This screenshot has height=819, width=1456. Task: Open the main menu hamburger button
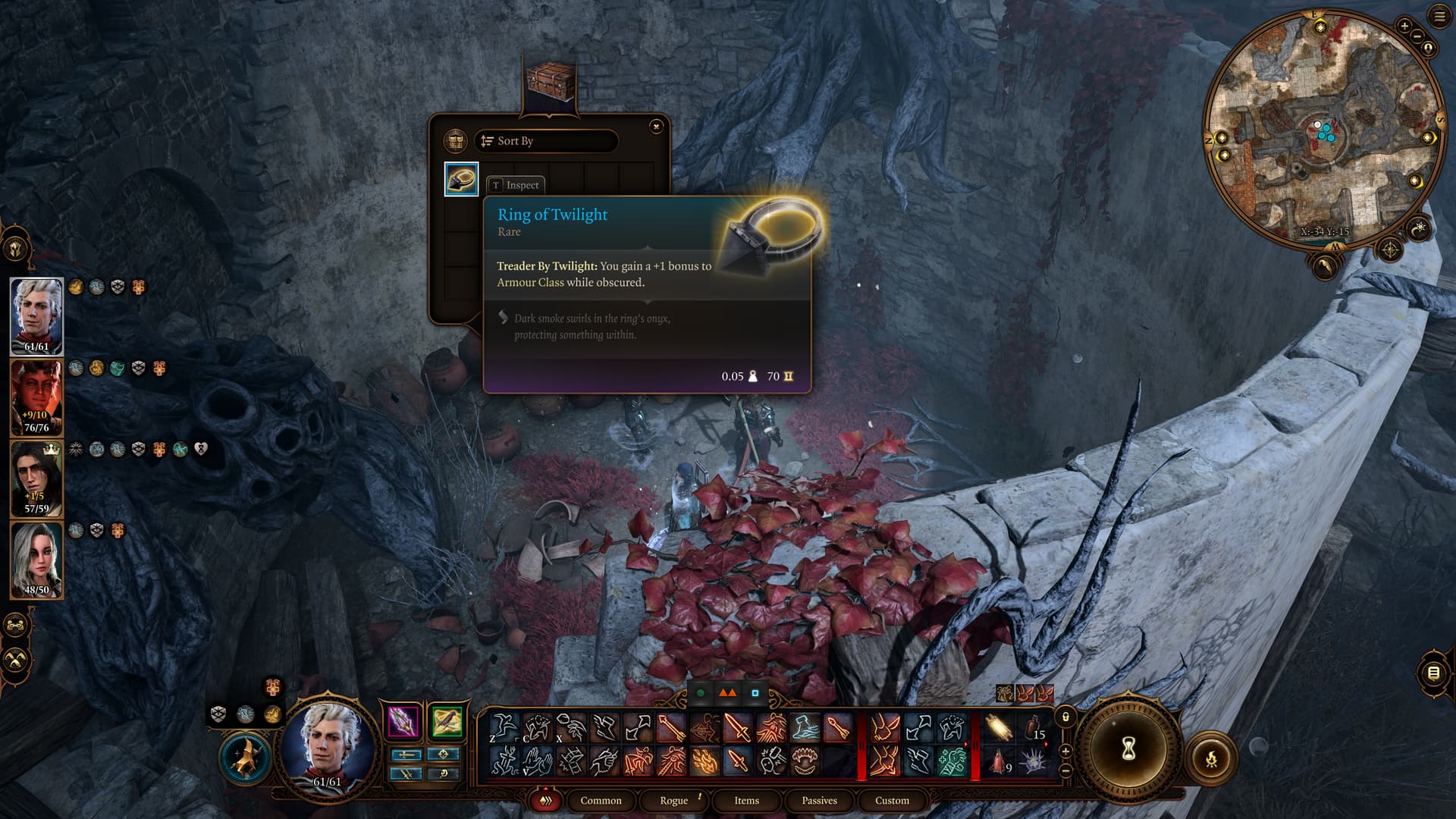(x=1439, y=17)
